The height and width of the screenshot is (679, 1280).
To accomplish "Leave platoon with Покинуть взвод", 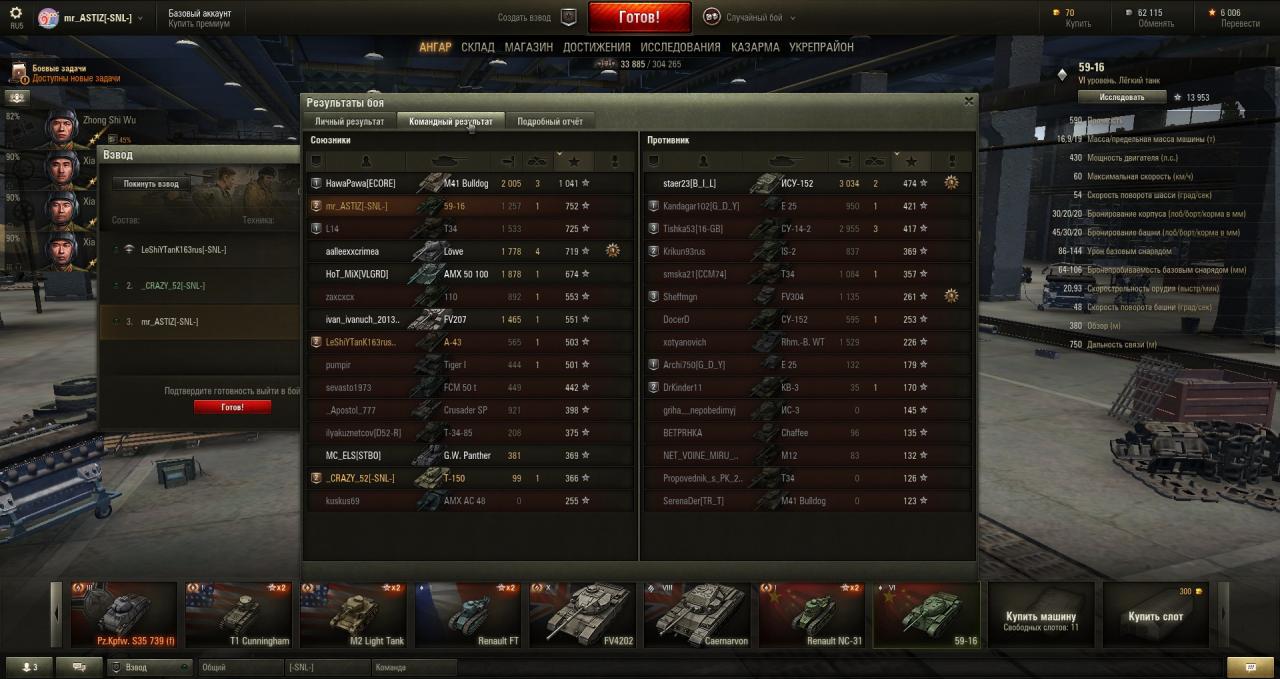I will 151,184.
